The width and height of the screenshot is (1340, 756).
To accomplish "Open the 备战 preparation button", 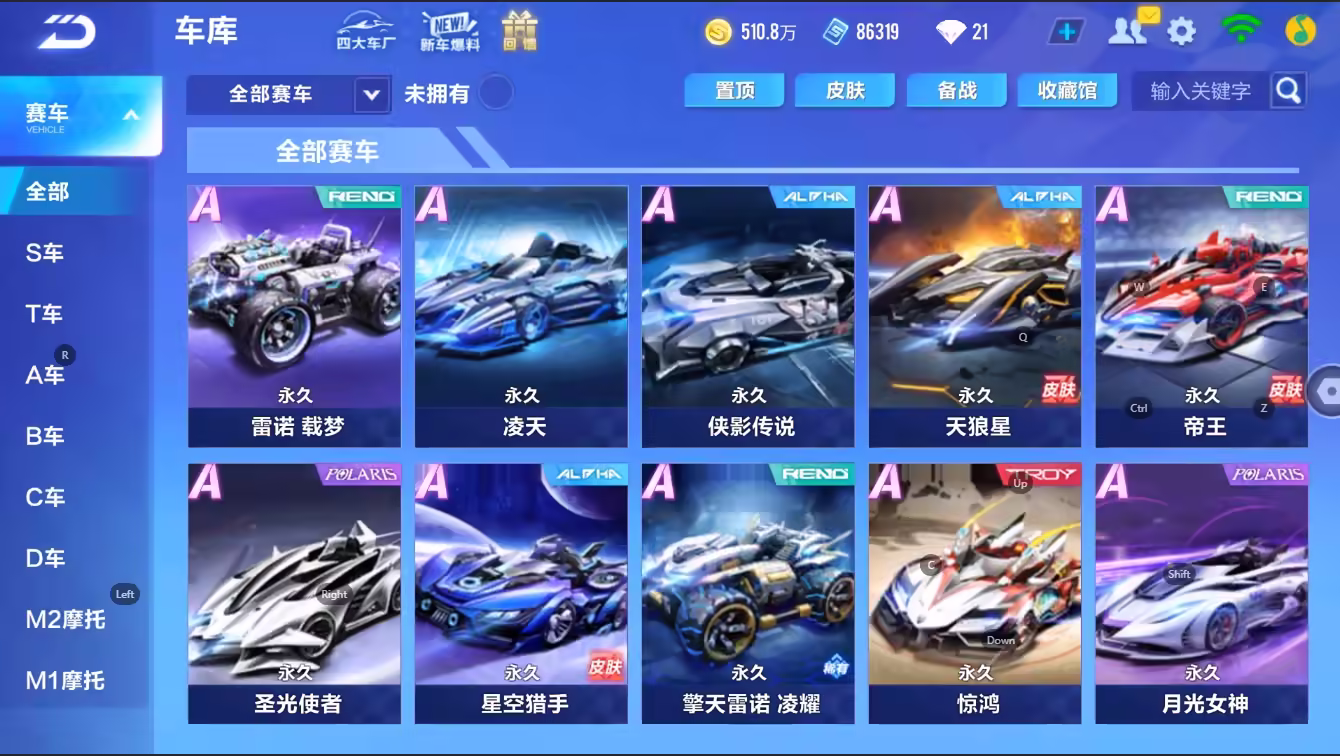I will tap(956, 90).
